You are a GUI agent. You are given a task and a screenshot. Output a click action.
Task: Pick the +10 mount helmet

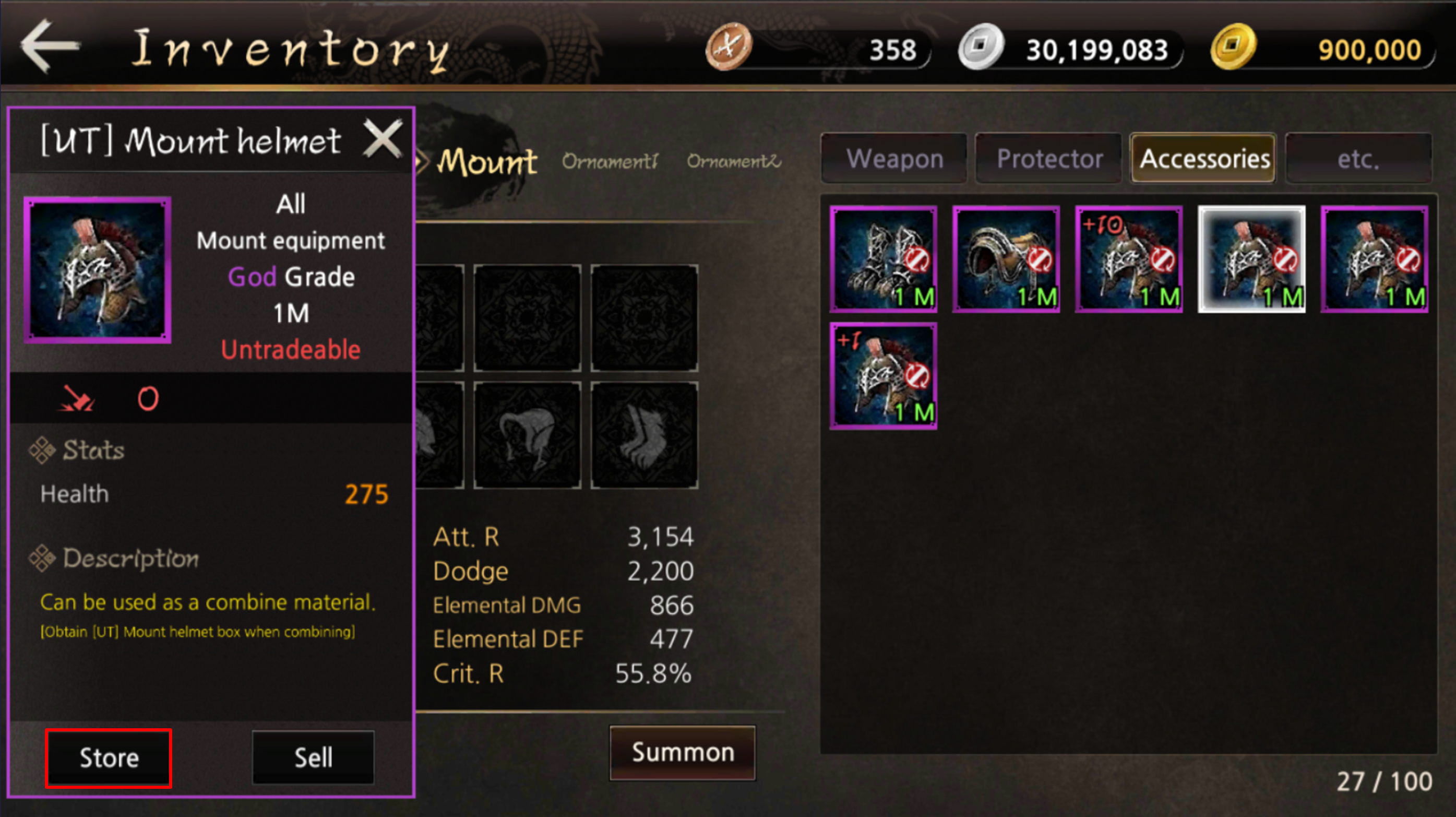(1129, 259)
